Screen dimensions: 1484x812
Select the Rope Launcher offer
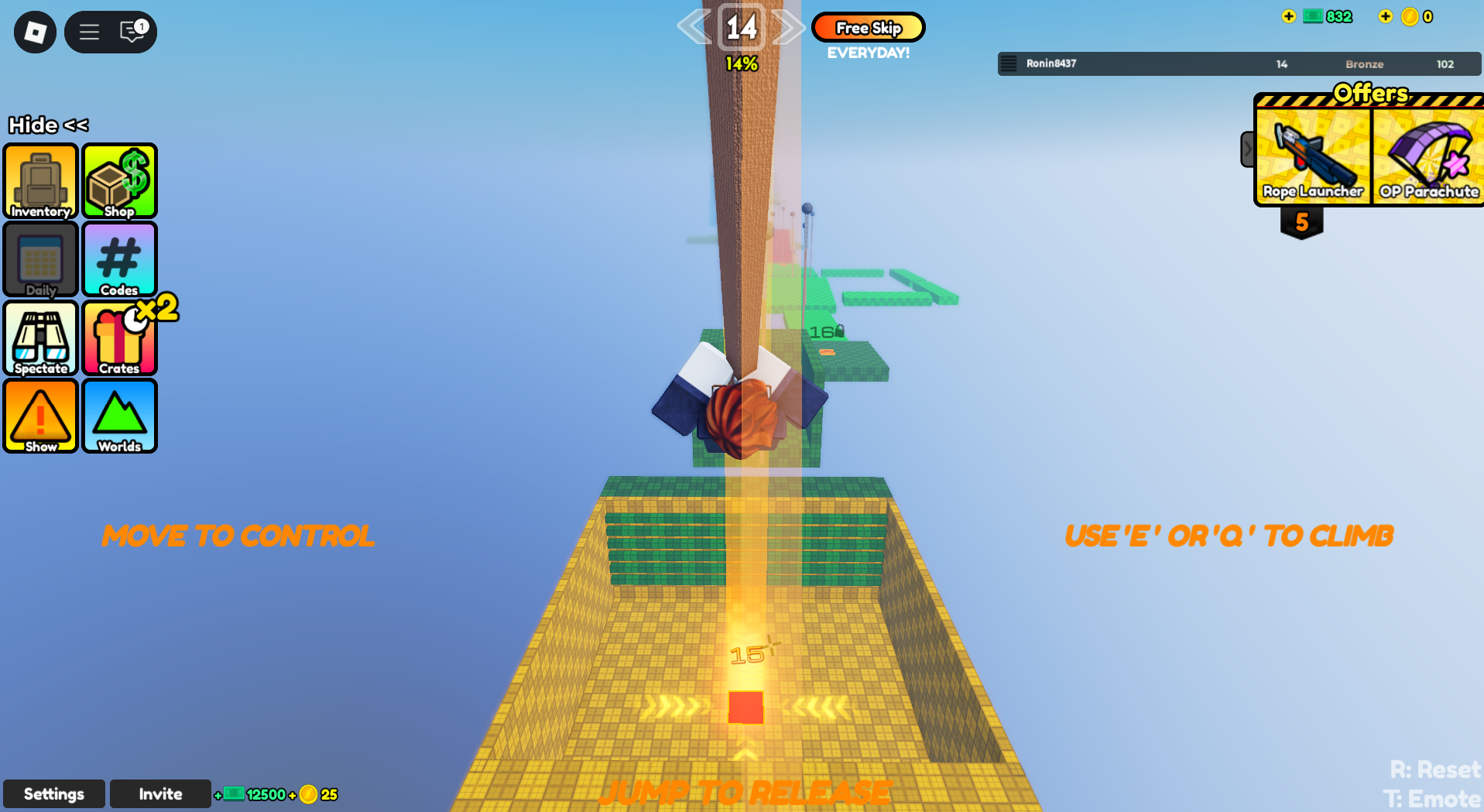[x=1313, y=156]
